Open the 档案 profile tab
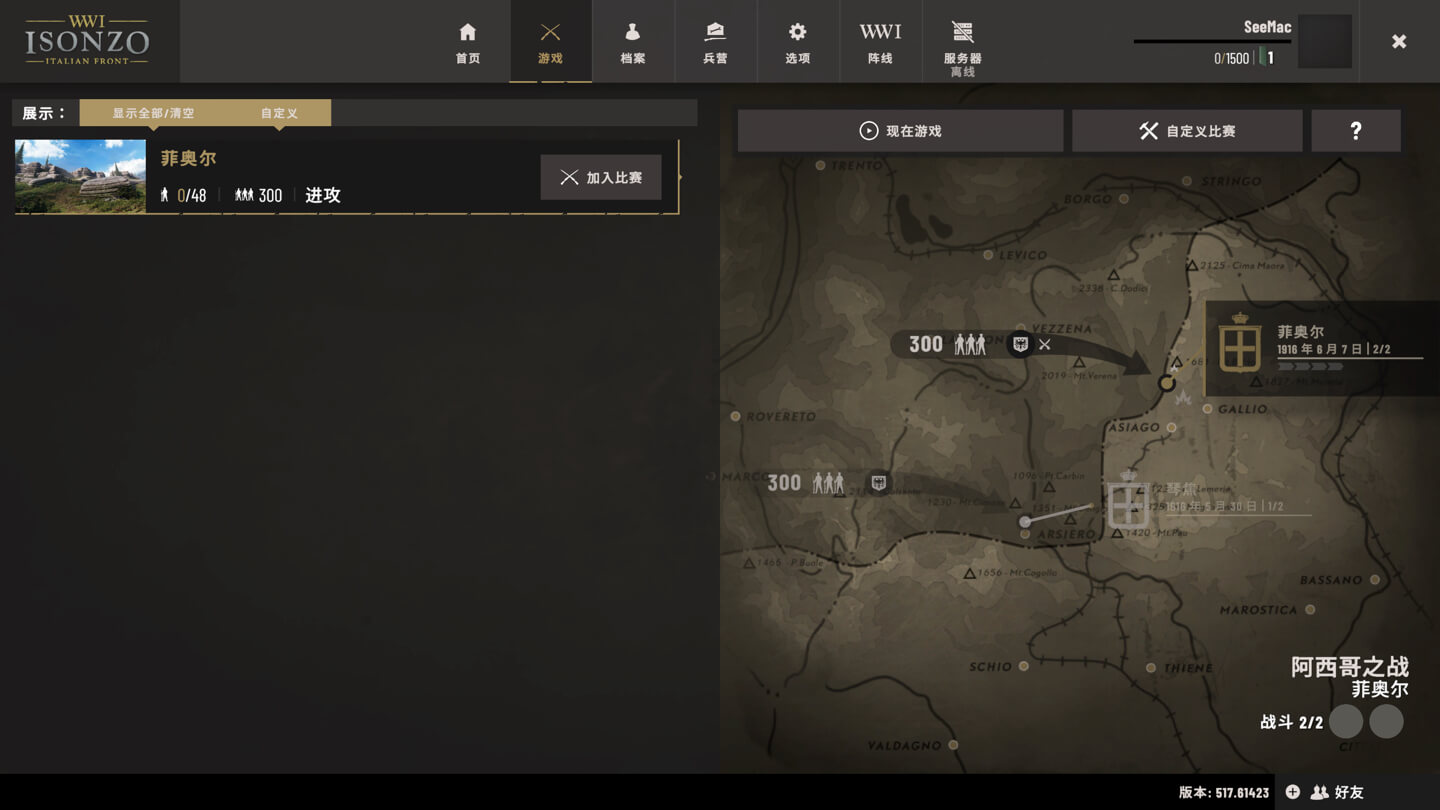The image size is (1440, 810). 632,42
